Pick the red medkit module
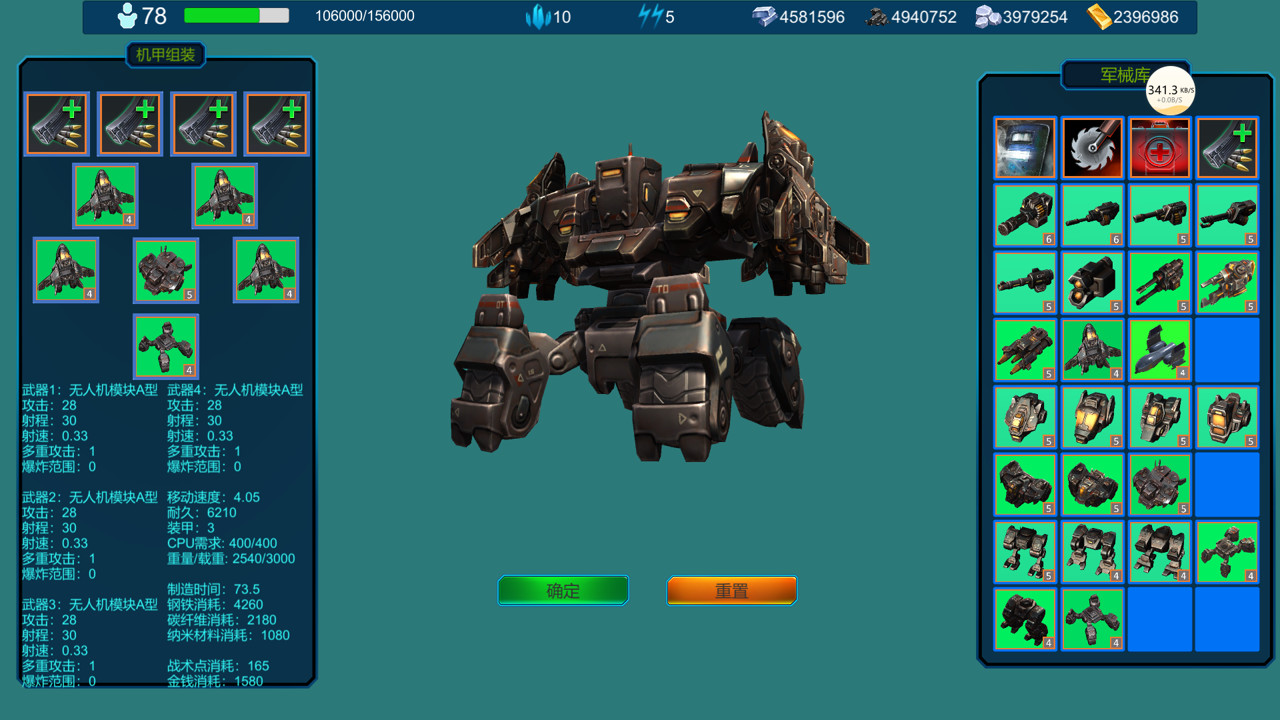 click(x=1159, y=147)
